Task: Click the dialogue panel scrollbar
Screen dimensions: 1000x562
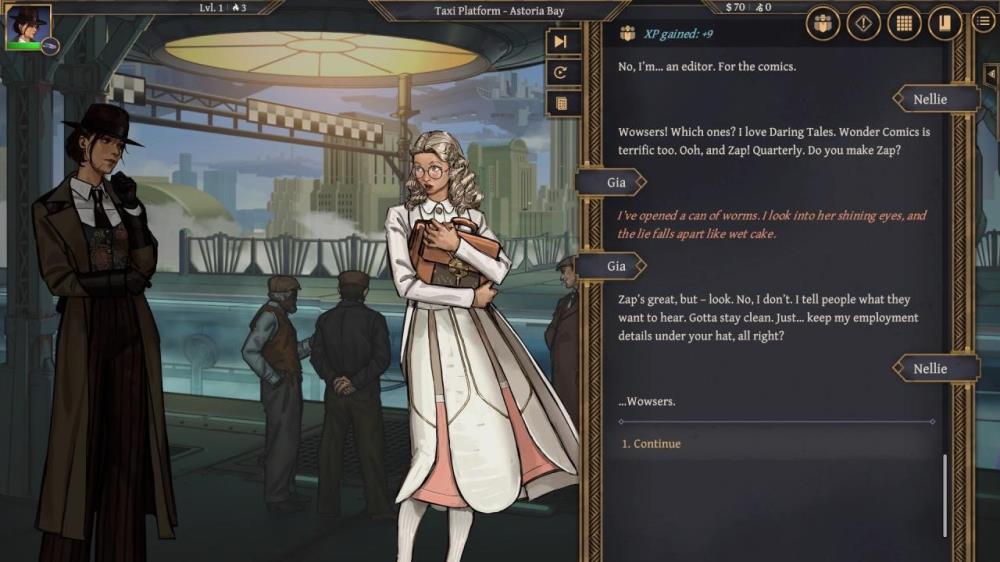Action: 944,495
